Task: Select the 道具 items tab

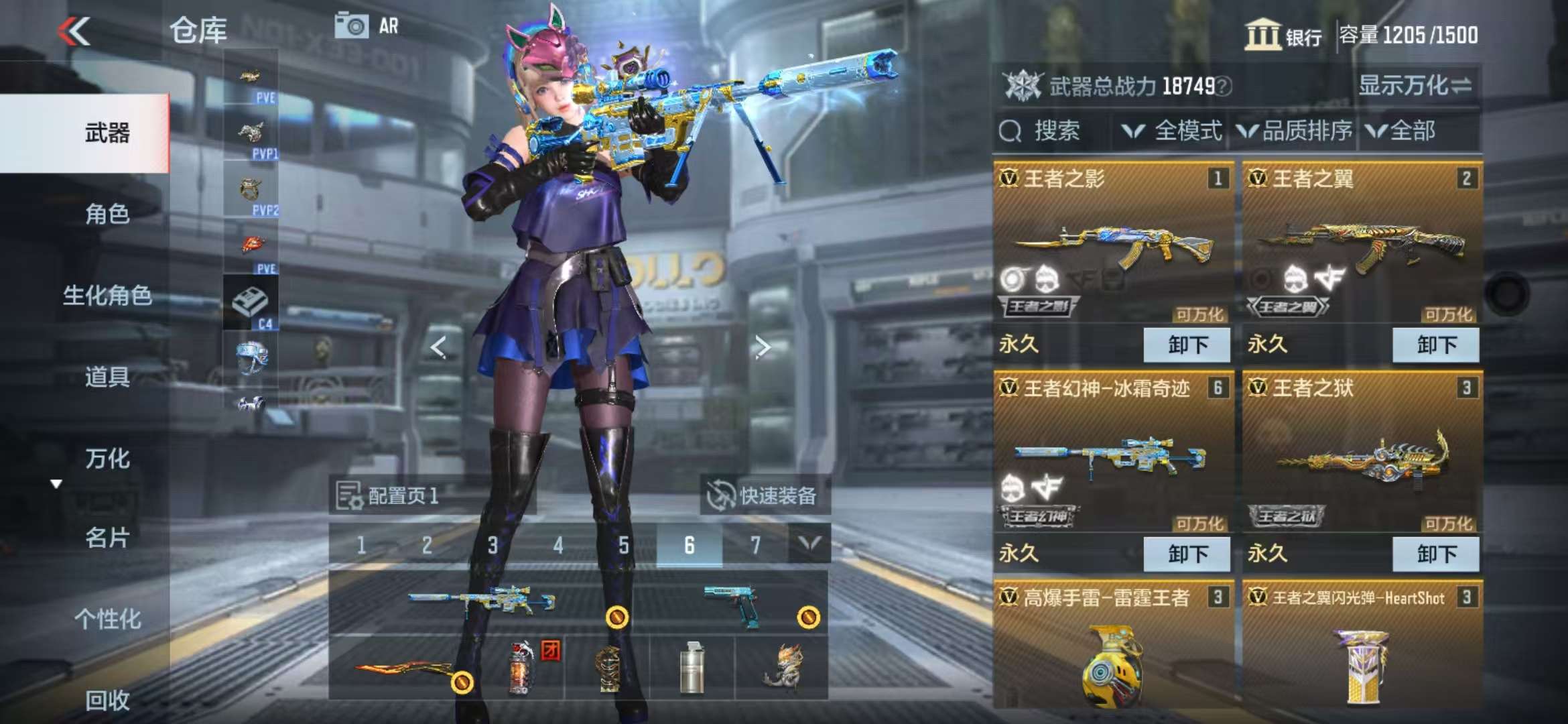Action: (107, 377)
